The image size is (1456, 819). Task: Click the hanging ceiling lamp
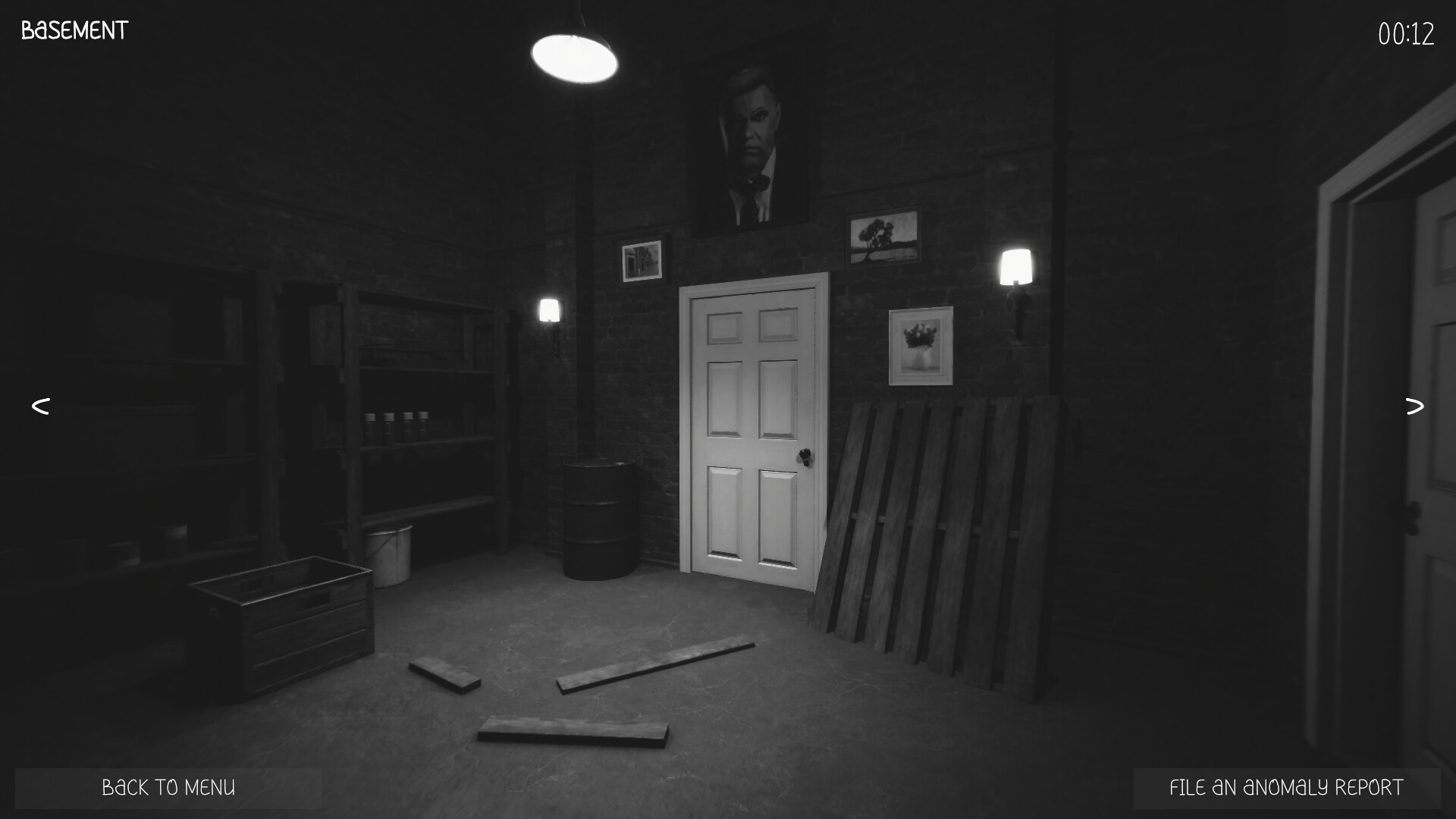click(x=576, y=57)
